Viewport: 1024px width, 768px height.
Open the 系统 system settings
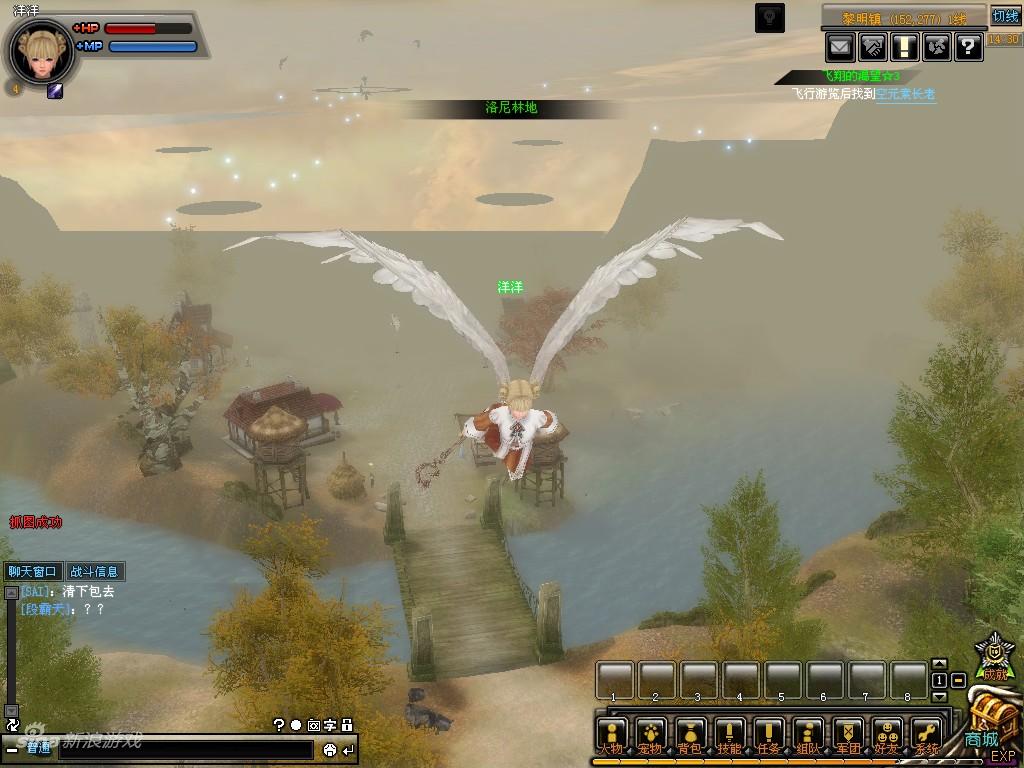pos(926,735)
